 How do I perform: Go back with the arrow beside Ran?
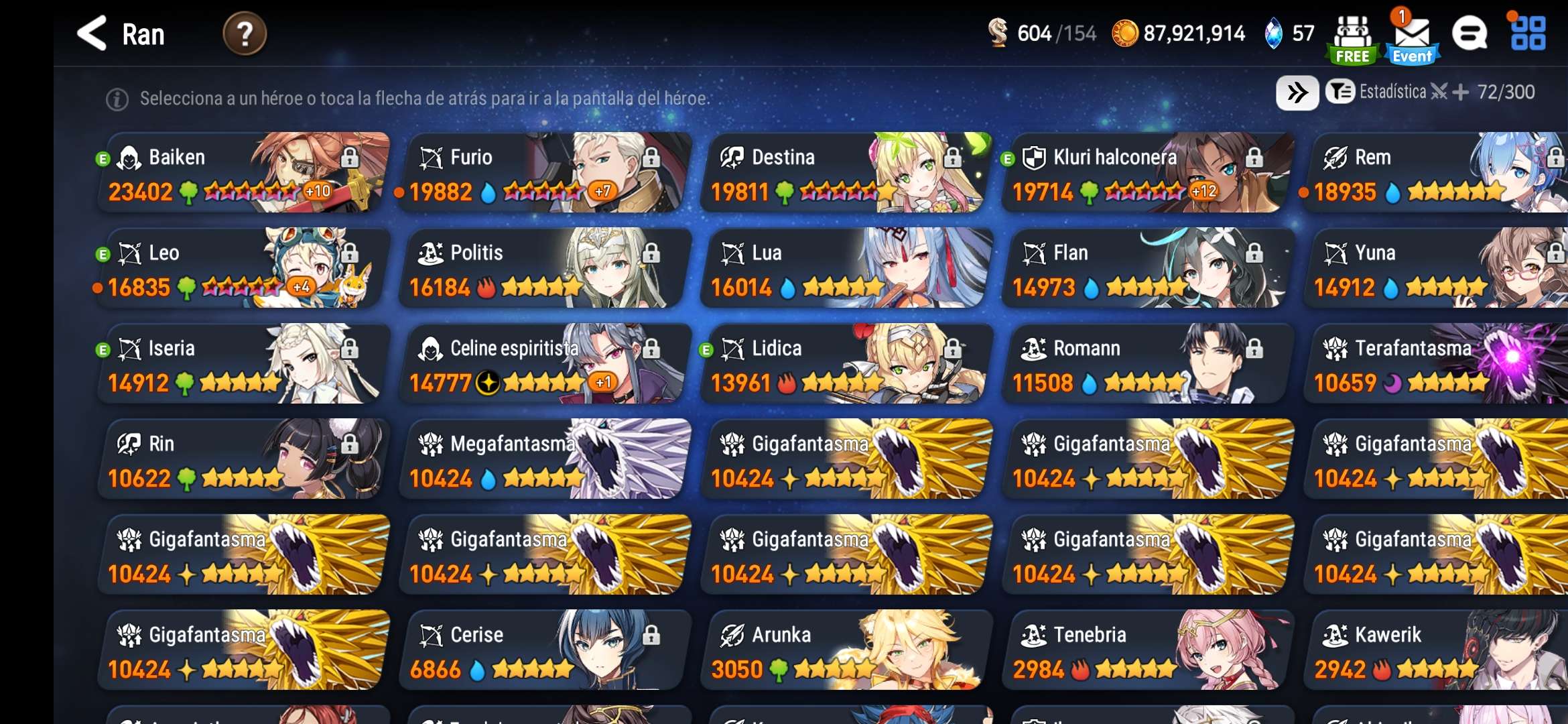92,34
